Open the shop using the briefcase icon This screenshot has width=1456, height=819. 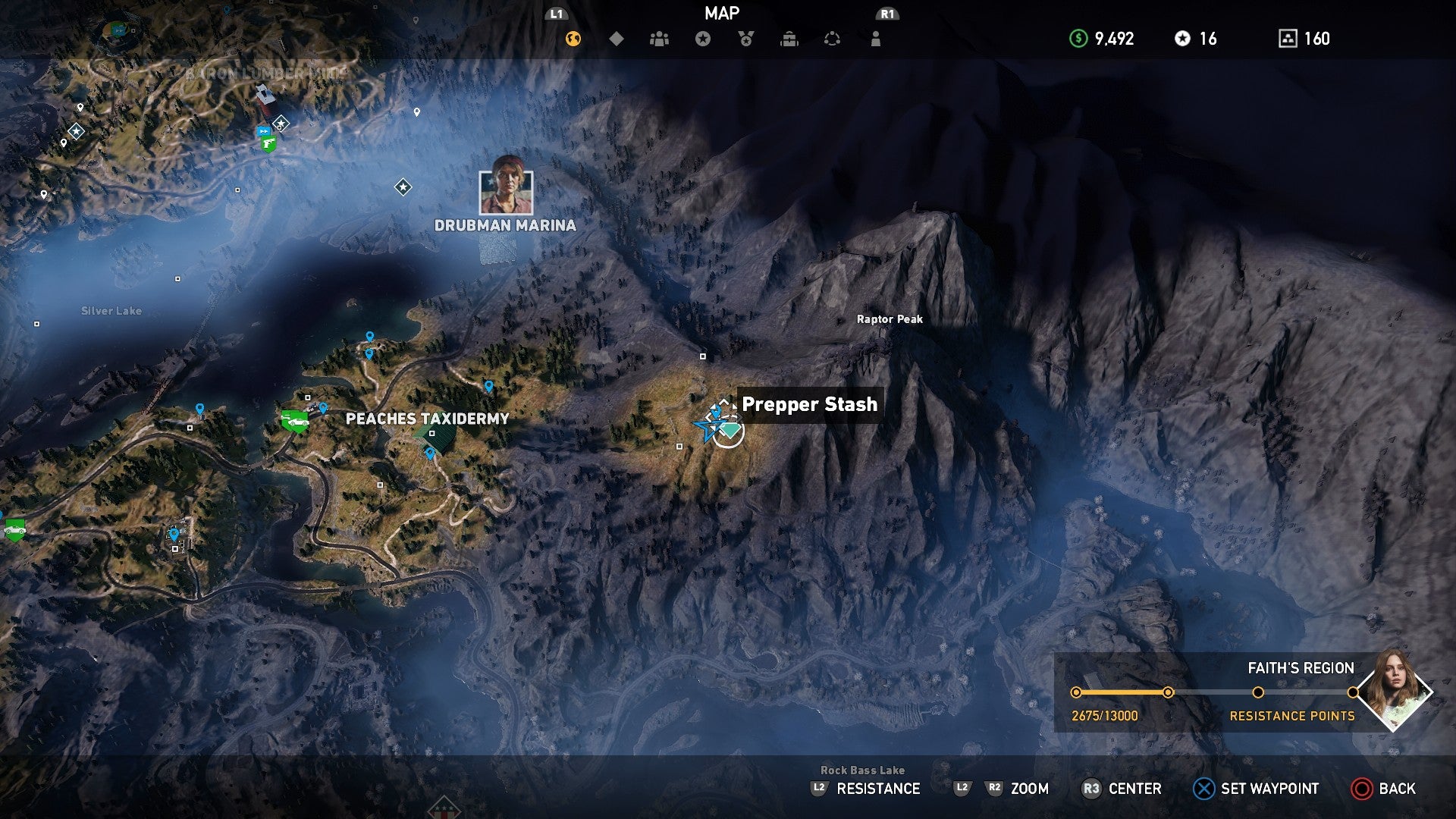(x=789, y=36)
